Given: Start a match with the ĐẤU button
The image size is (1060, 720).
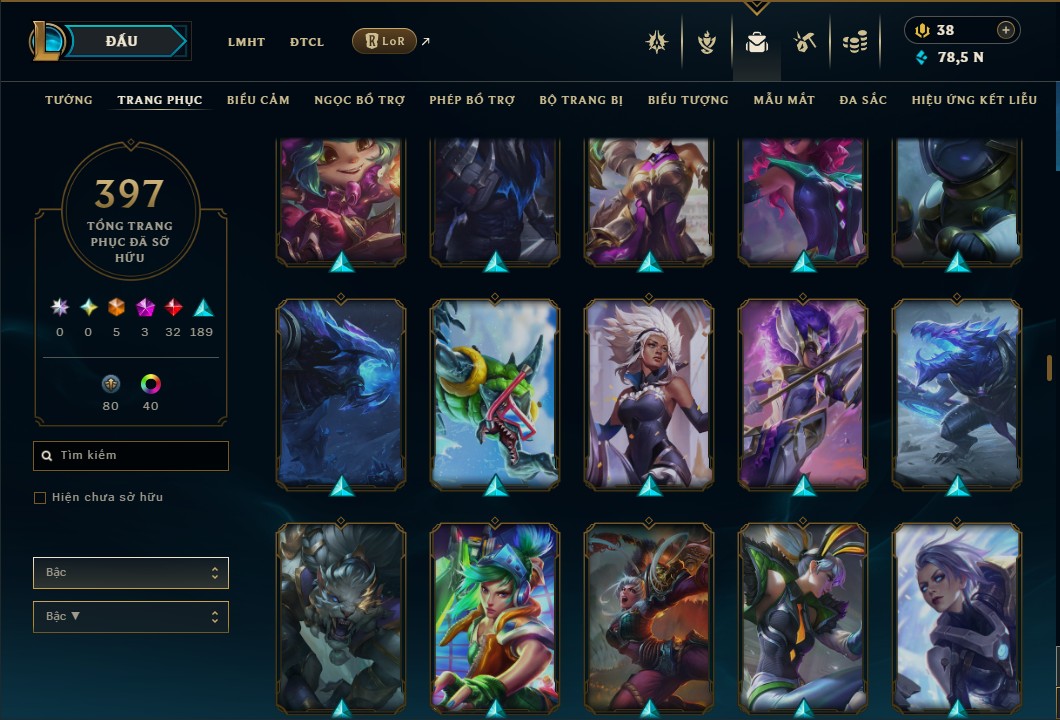Looking at the screenshot, I should coord(122,41).
